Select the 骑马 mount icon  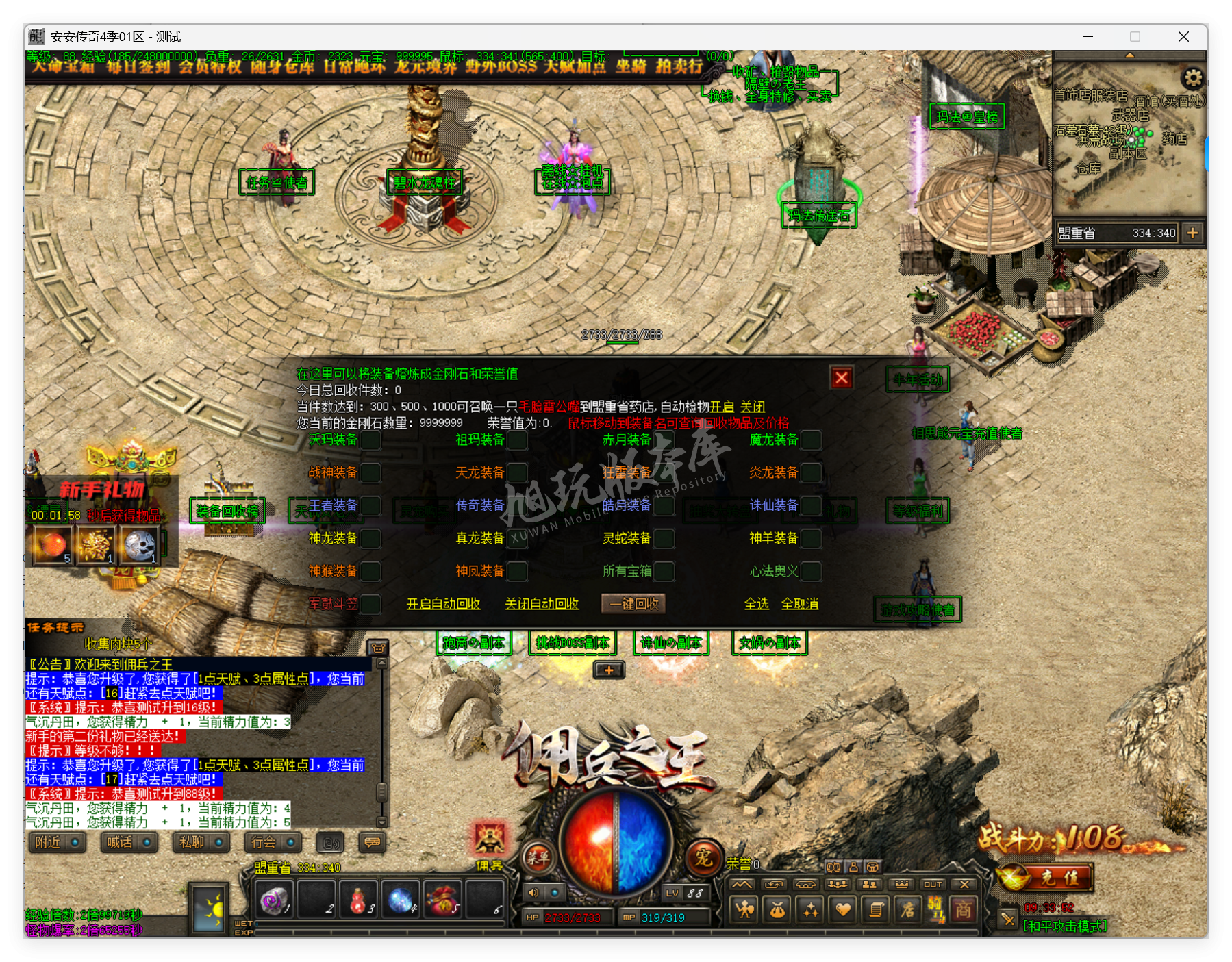(935, 911)
